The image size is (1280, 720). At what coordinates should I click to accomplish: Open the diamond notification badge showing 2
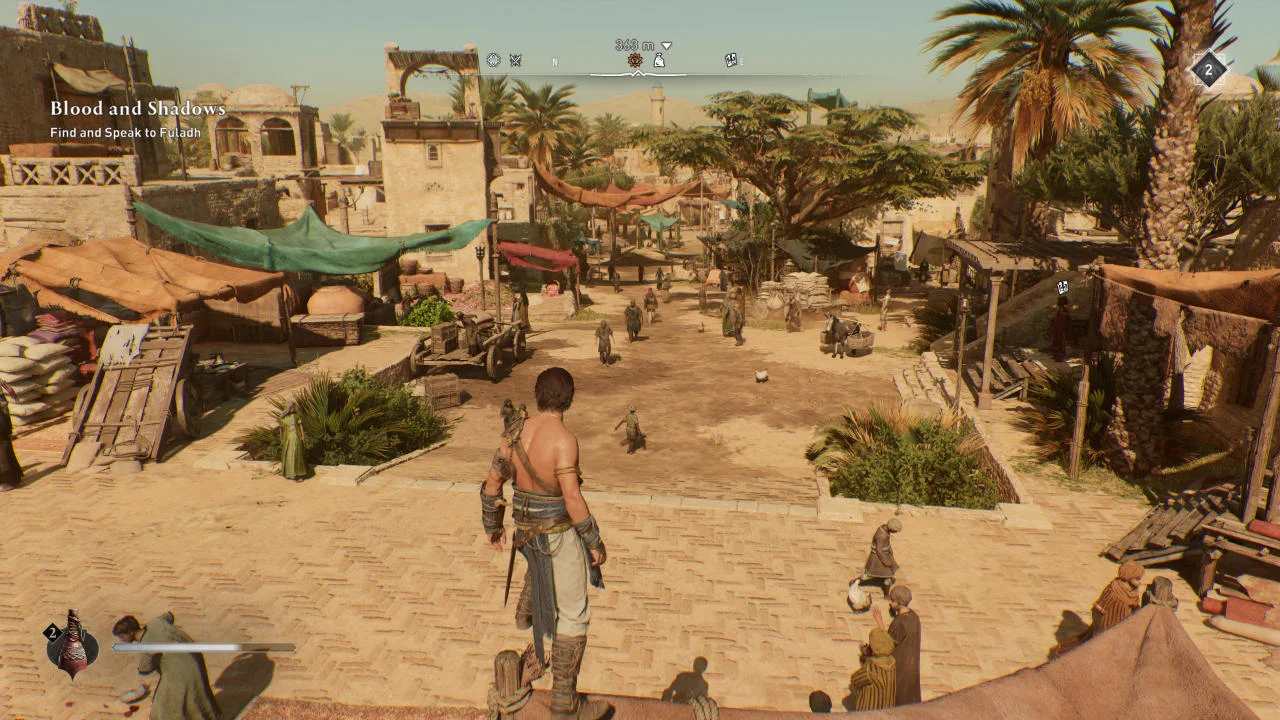click(1208, 71)
